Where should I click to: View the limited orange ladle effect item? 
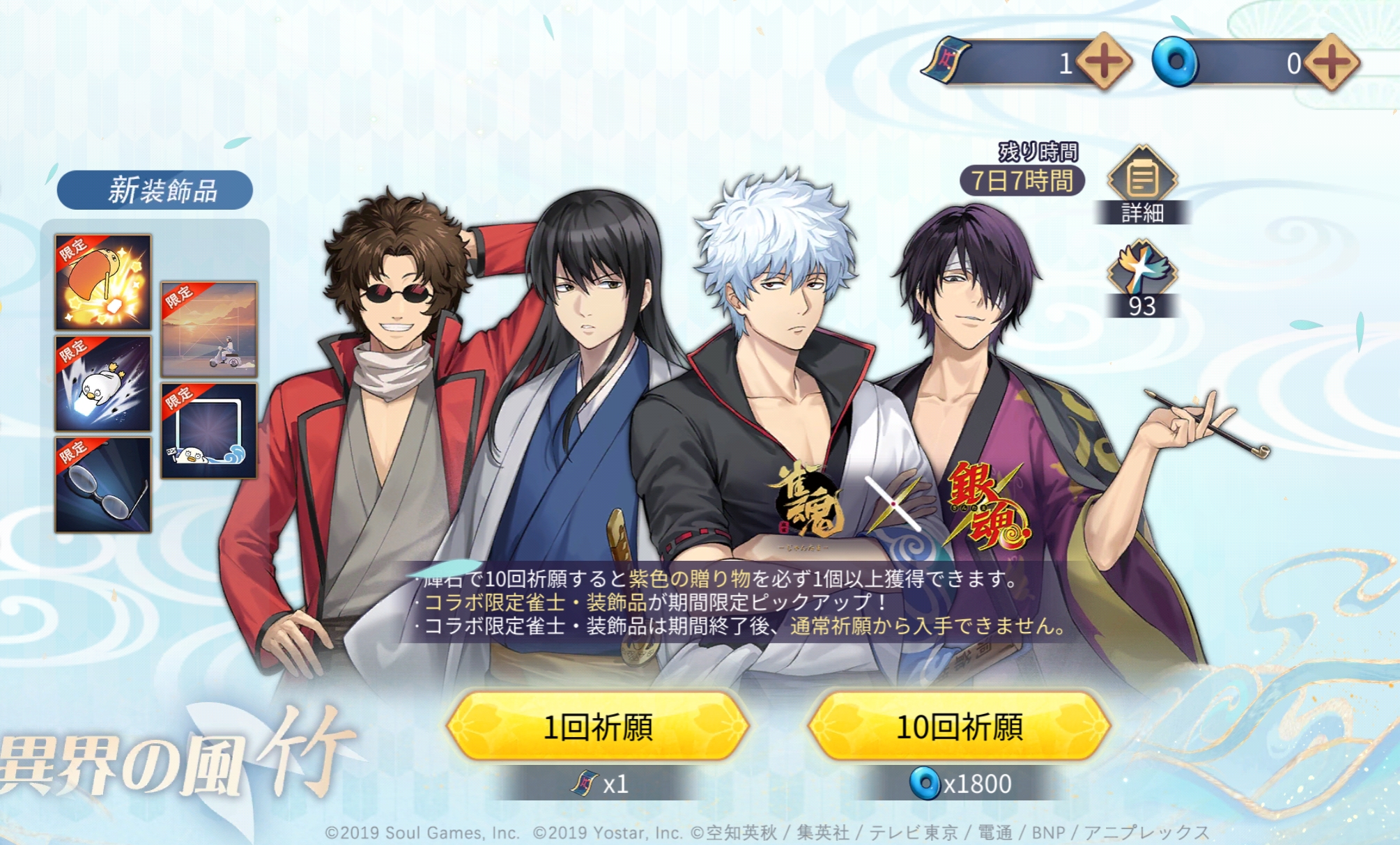(x=103, y=282)
